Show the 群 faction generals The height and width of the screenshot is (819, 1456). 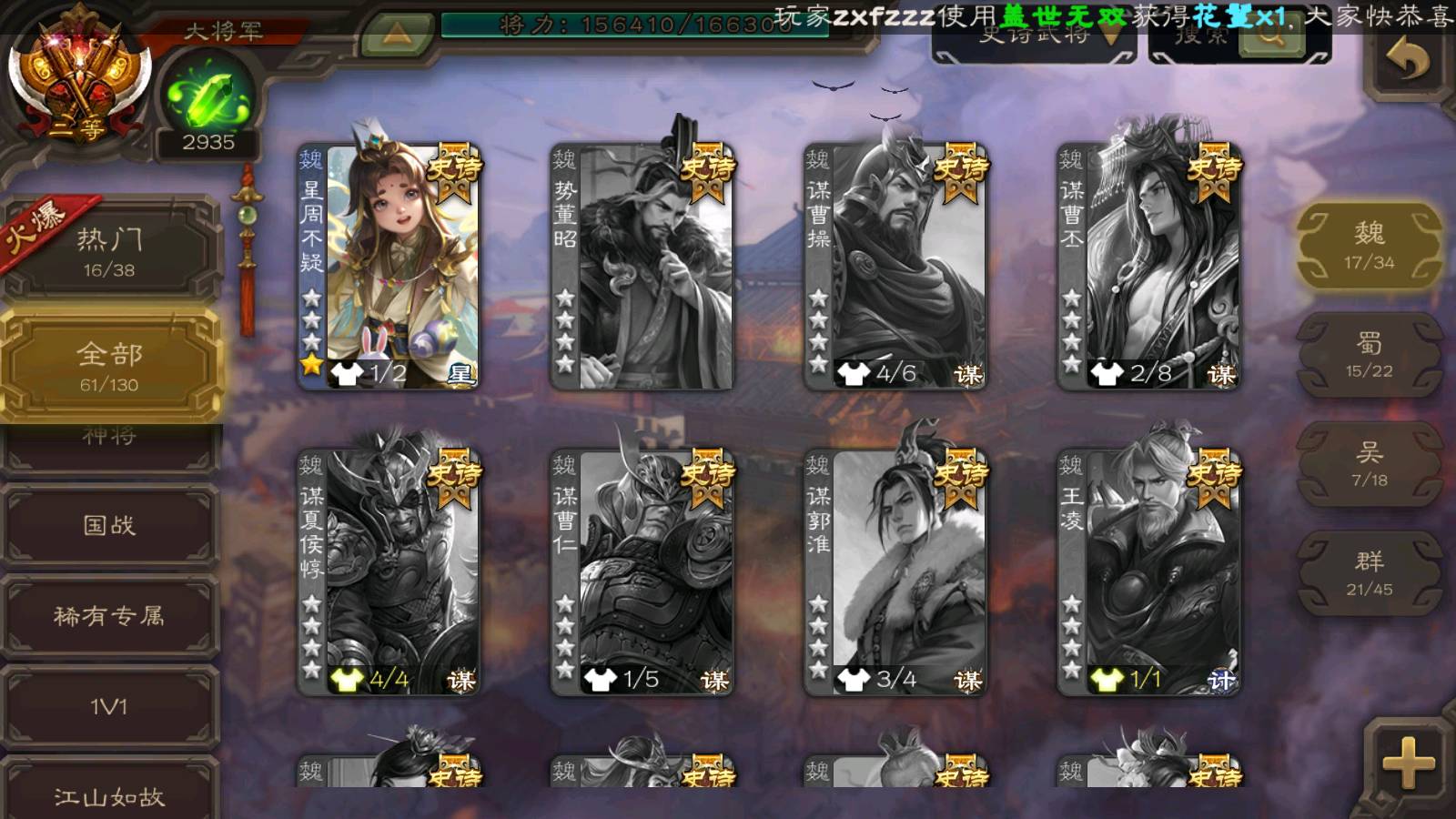tap(1369, 573)
